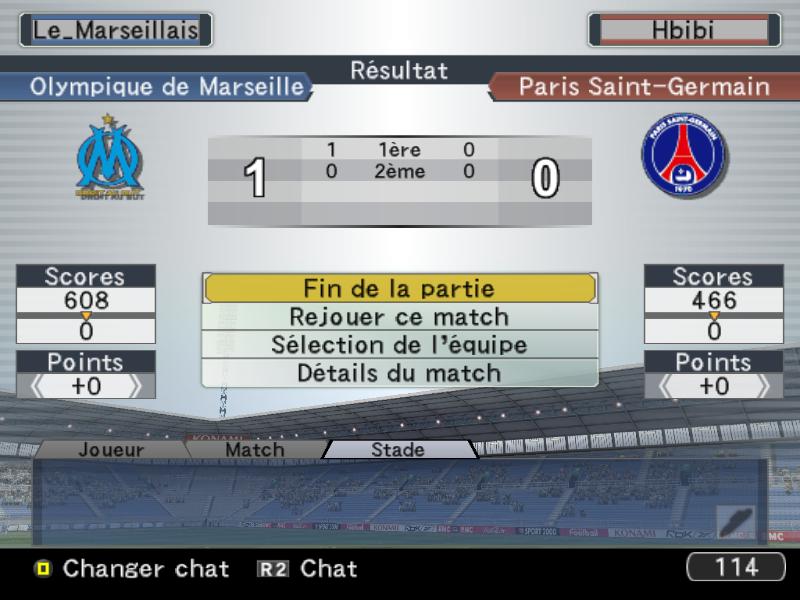800x600 pixels.
Task: Open Sélection de l'équipe
Action: point(399,345)
